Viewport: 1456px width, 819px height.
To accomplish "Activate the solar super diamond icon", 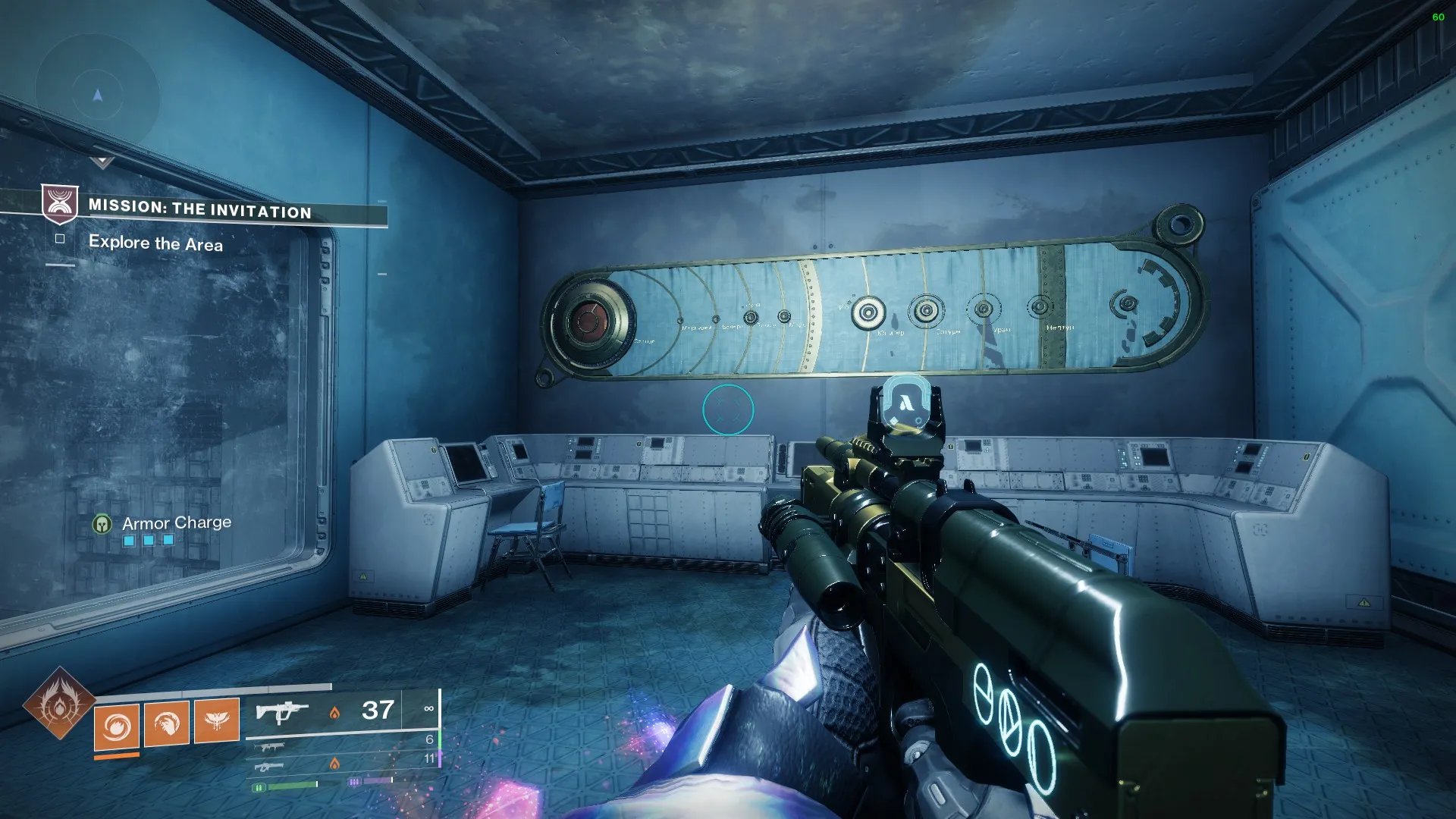I will click(x=59, y=704).
